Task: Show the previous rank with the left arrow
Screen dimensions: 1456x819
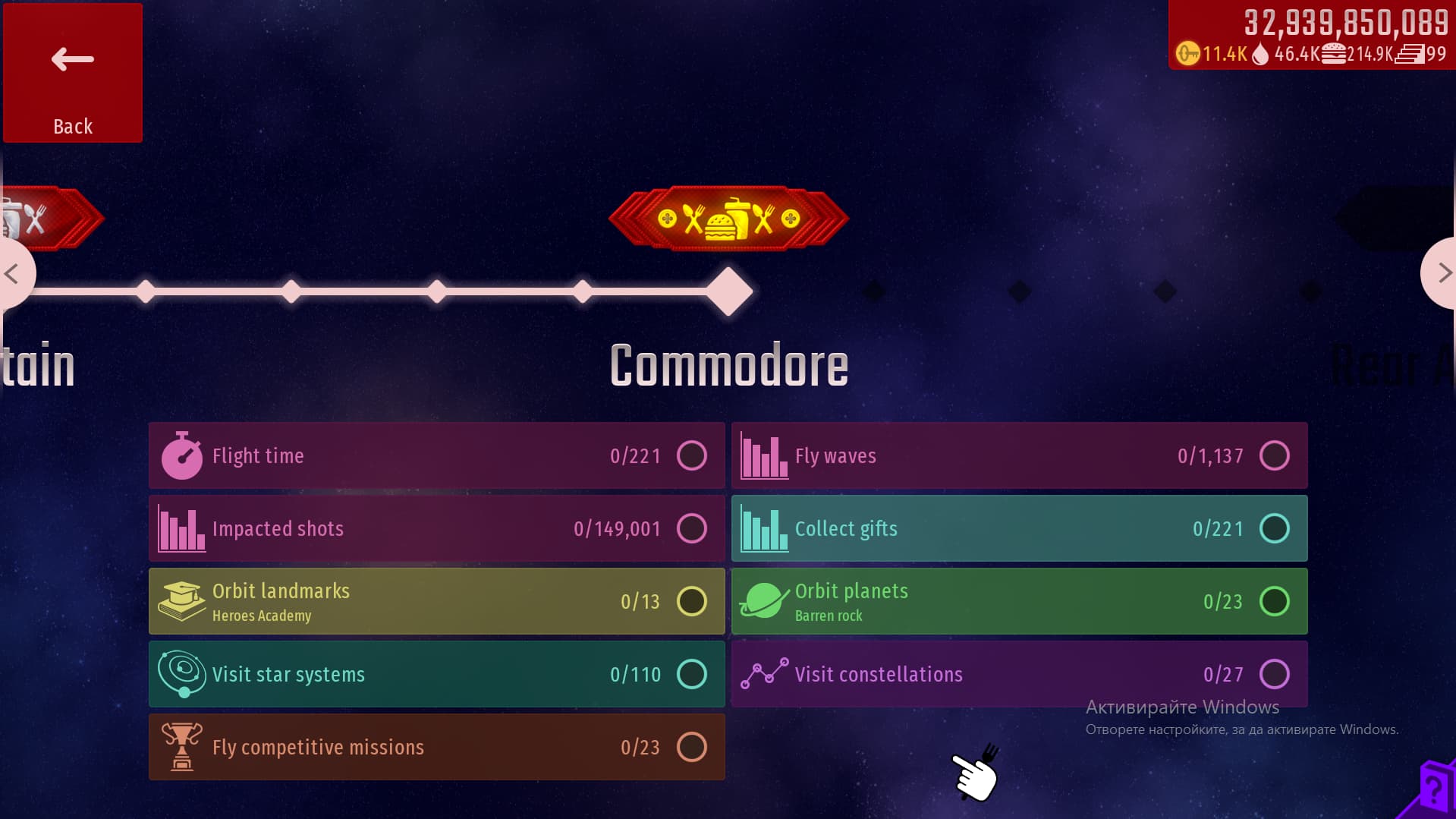Action: click(14, 273)
